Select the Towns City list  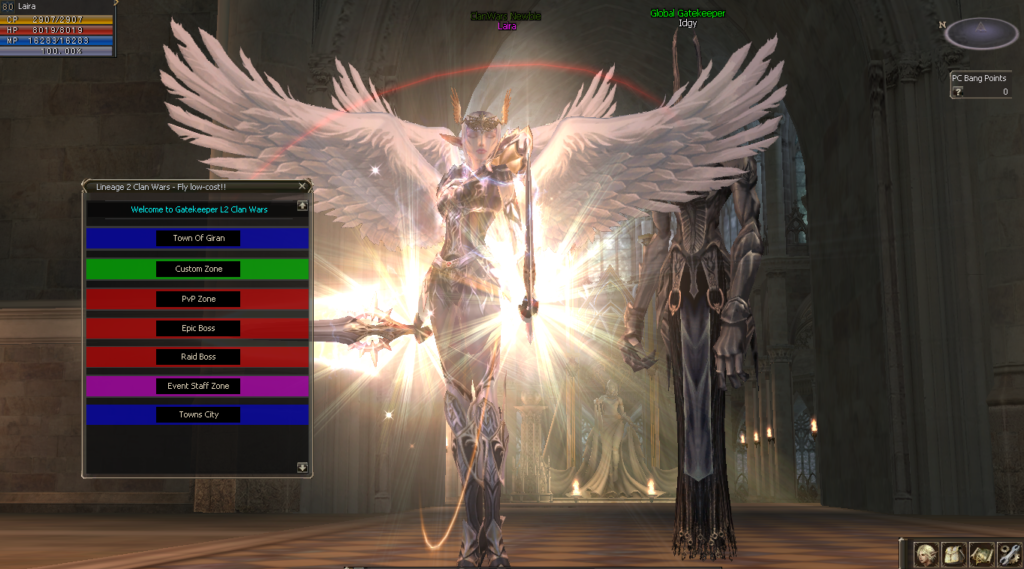pyautogui.click(x=198, y=414)
